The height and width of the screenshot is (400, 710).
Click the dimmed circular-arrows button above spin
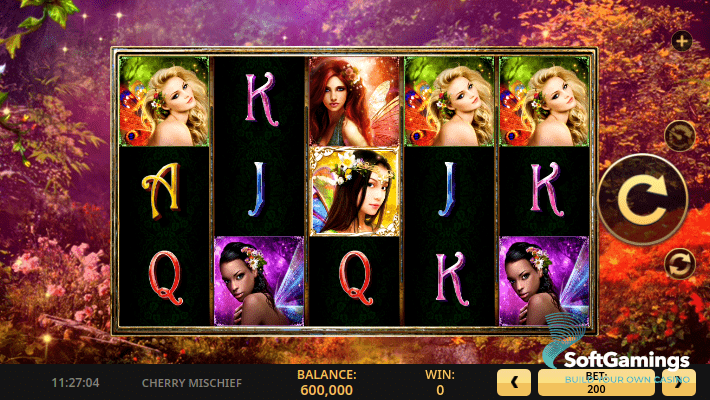coord(678,133)
